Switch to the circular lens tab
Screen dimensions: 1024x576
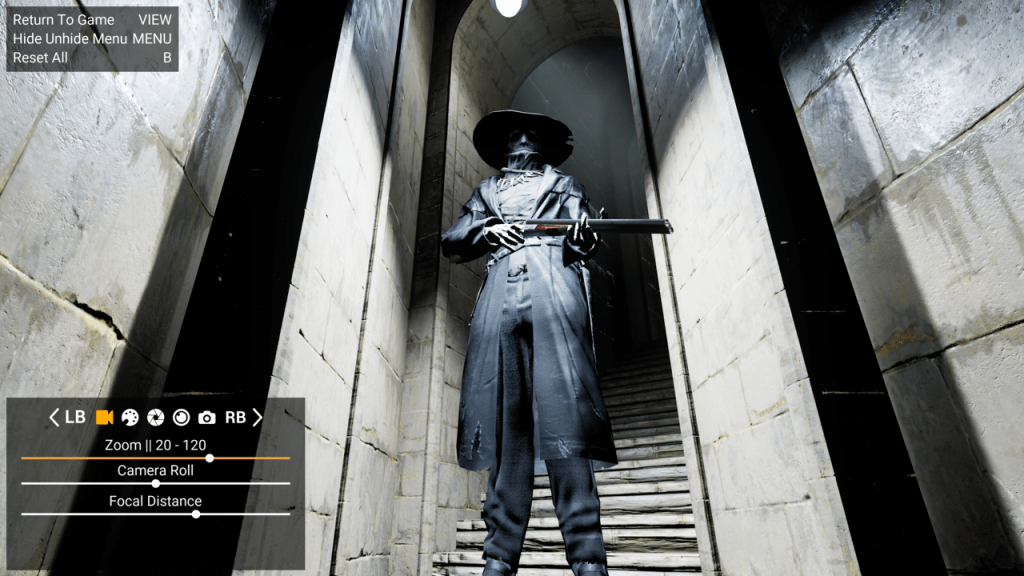coord(181,417)
